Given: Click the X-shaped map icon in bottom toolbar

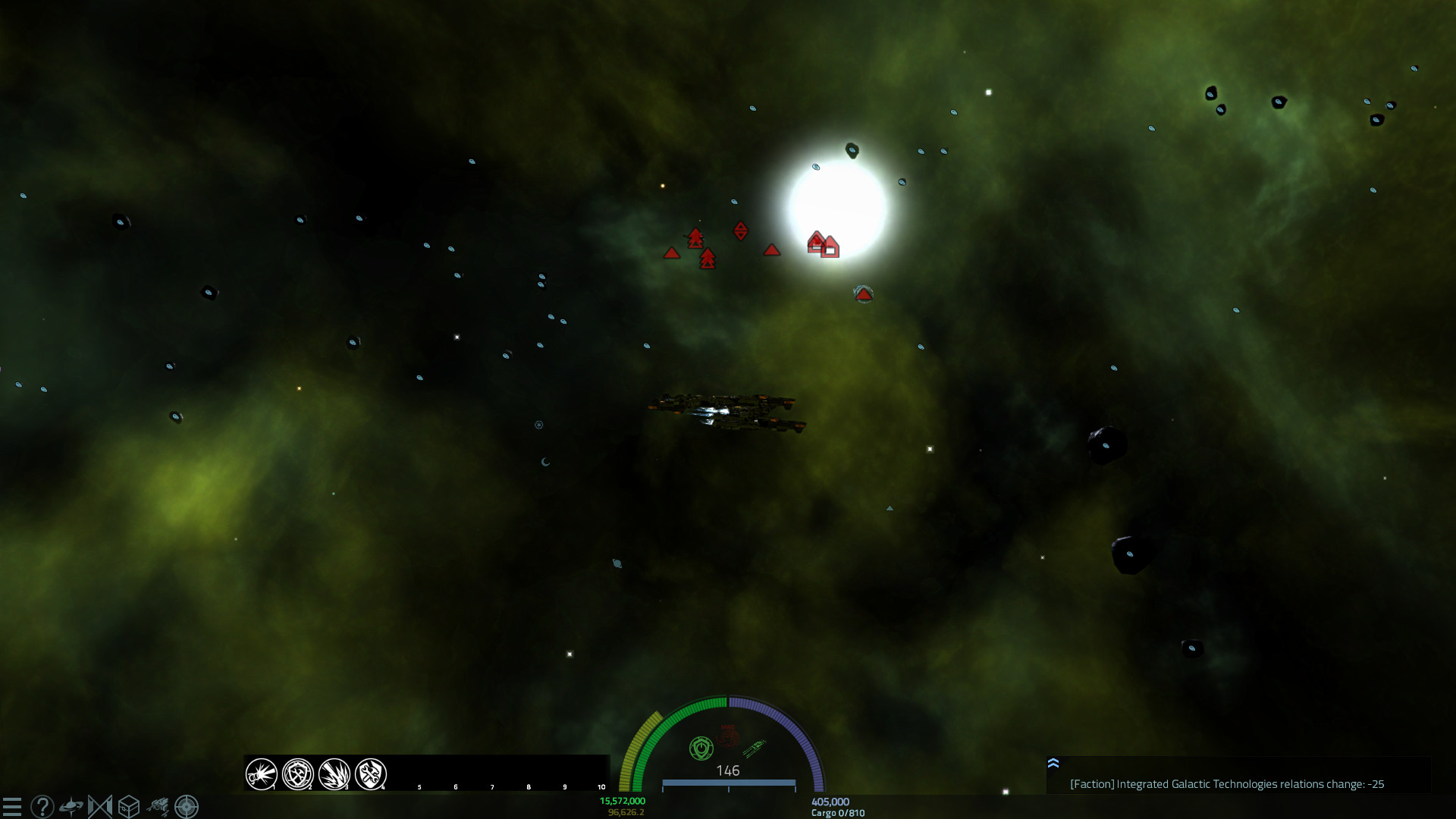Looking at the screenshot, I should 98,806.
